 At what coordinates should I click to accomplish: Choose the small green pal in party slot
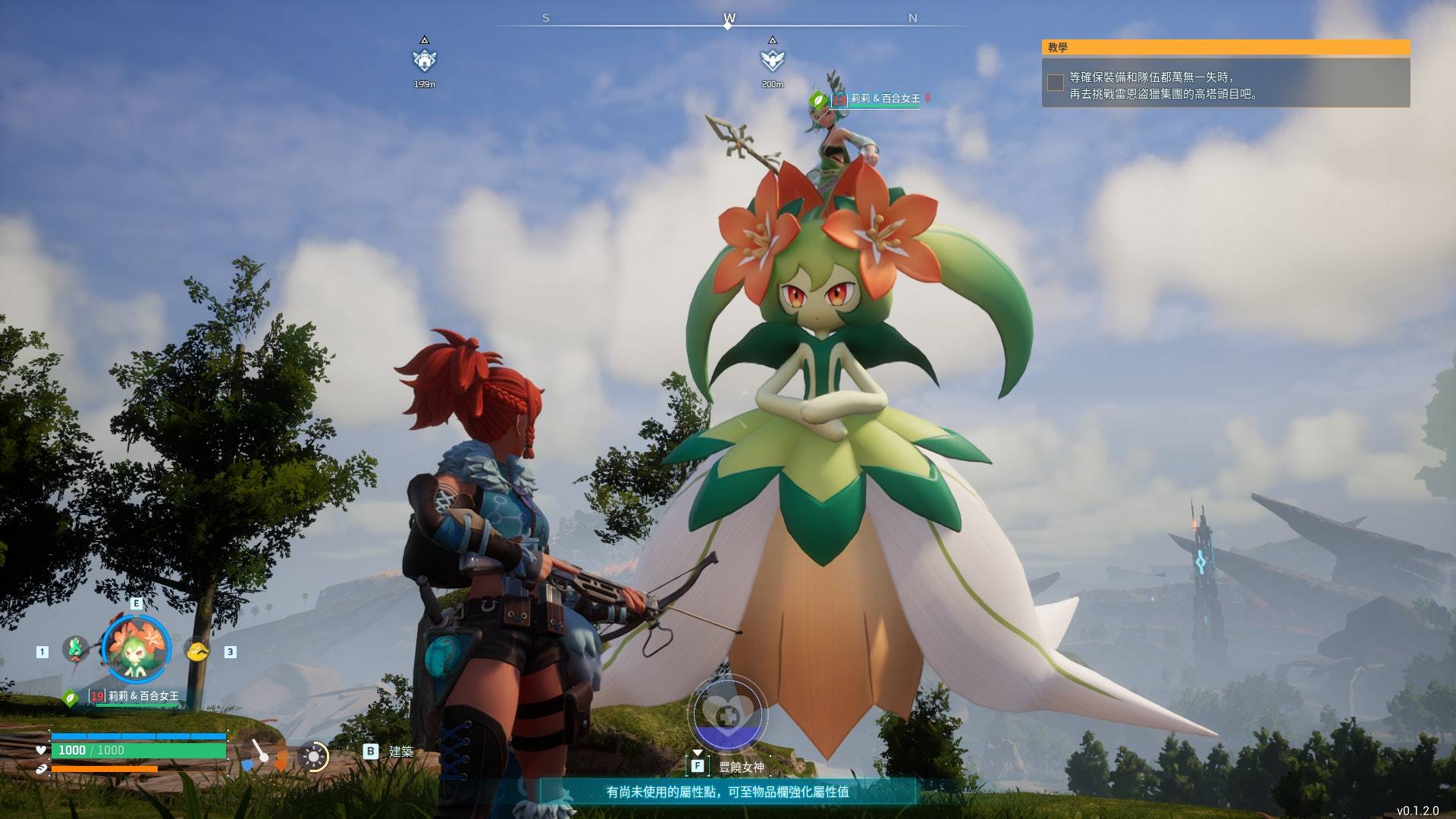click(75, 649)
